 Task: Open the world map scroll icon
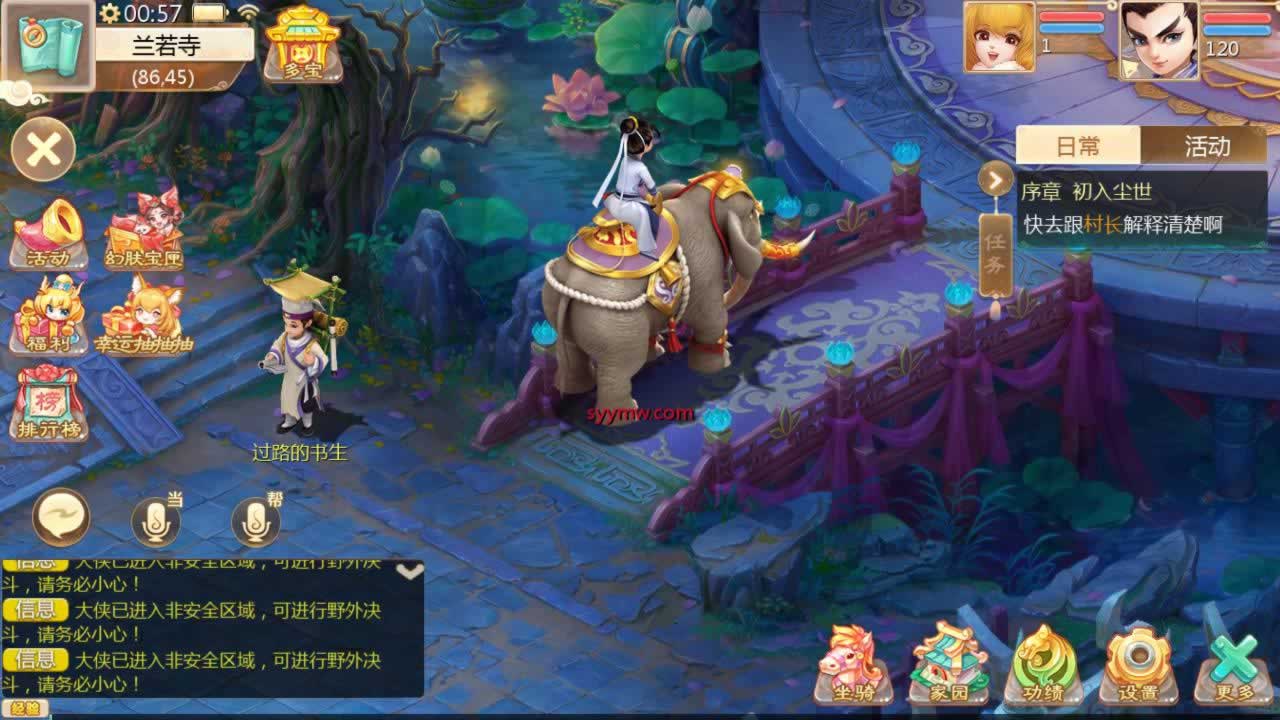(x=48, y=45)
